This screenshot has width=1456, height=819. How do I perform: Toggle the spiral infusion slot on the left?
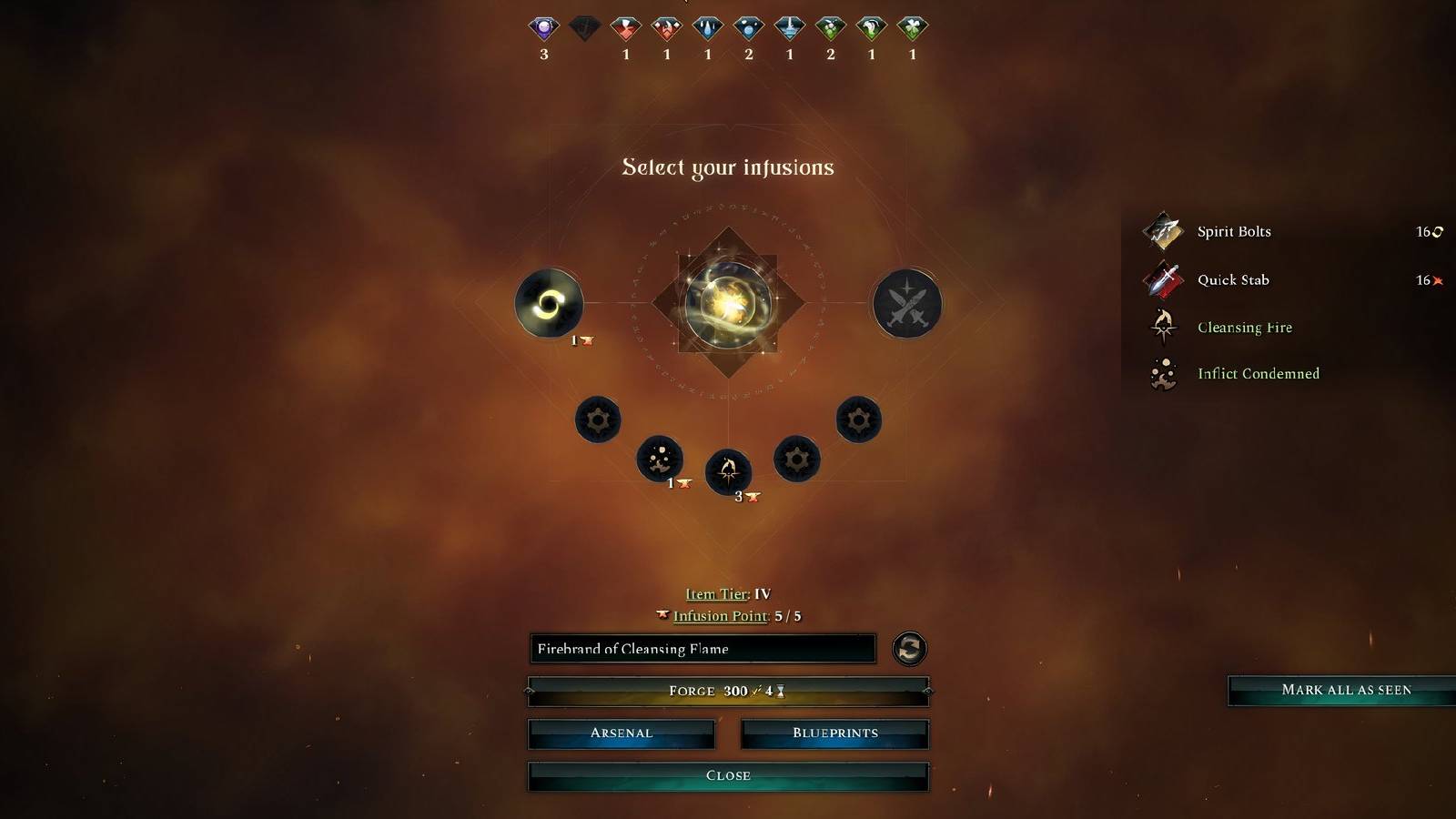pos(549,304)
